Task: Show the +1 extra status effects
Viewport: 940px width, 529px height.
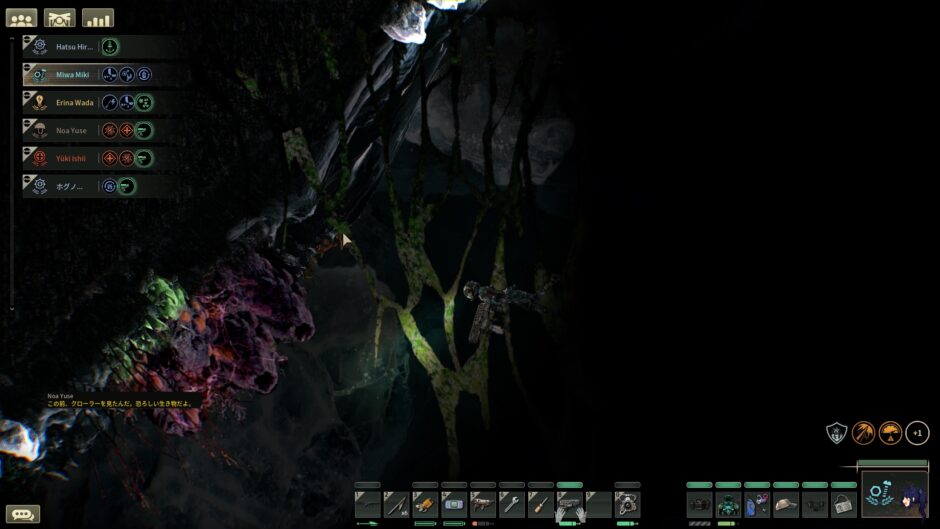Action: tap(917, 433)
